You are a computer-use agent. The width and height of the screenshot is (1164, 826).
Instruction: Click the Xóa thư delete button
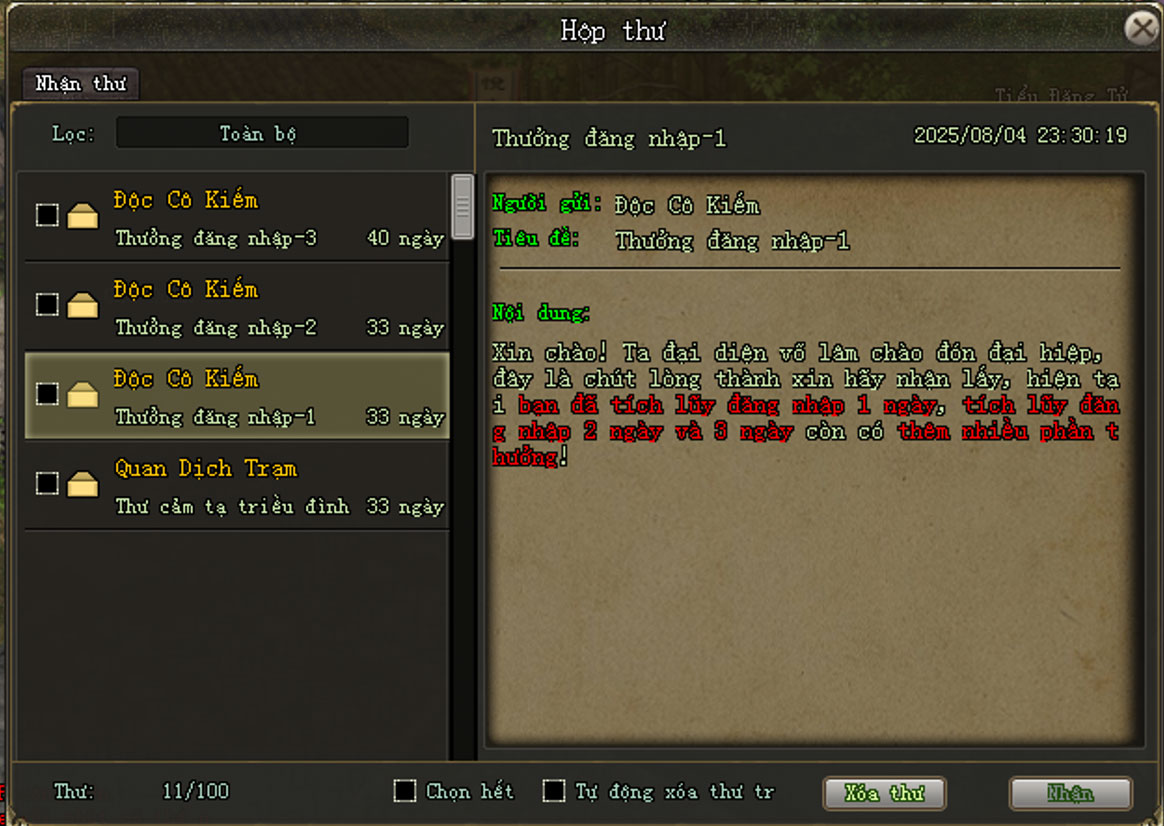click(x=884, y=793)
